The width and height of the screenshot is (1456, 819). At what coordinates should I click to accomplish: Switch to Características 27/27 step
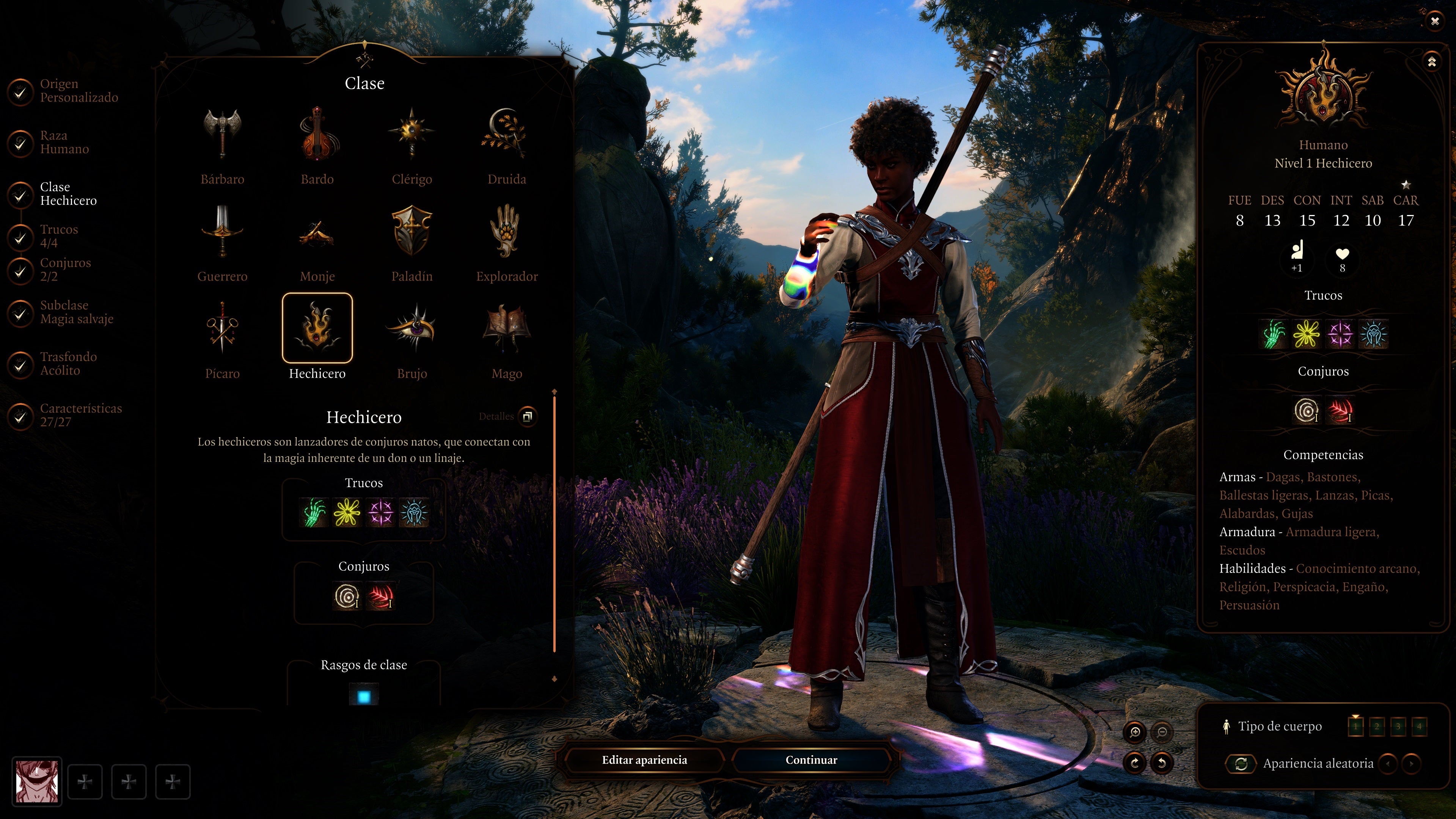pos(80,415)
